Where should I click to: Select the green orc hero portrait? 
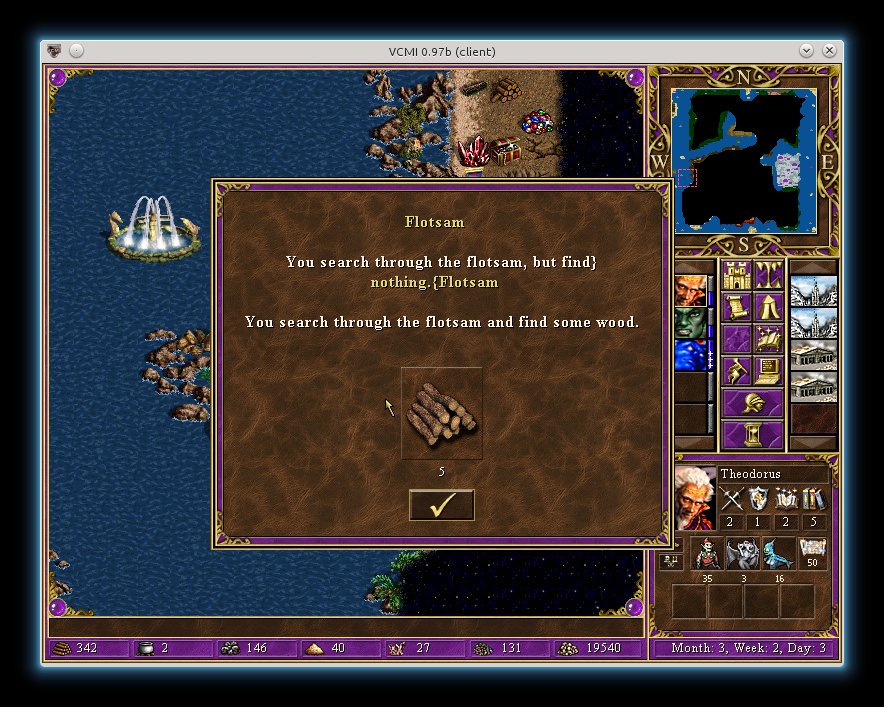click(x=692, y=323)
